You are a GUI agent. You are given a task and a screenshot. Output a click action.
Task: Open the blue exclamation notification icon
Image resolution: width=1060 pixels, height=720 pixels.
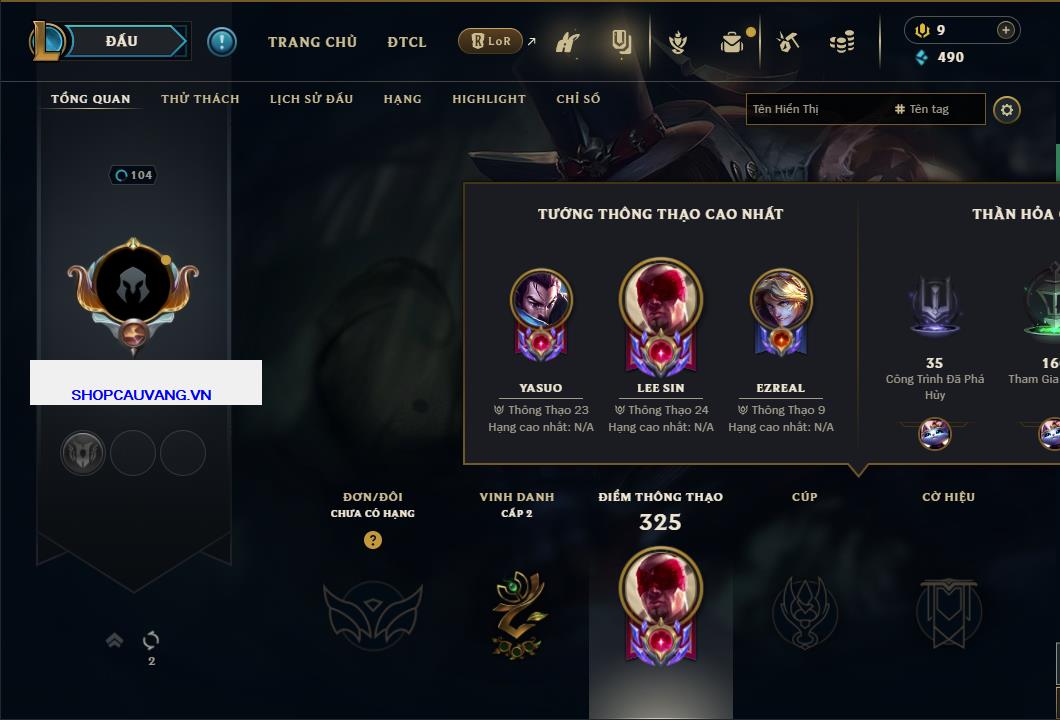[221, 41]
